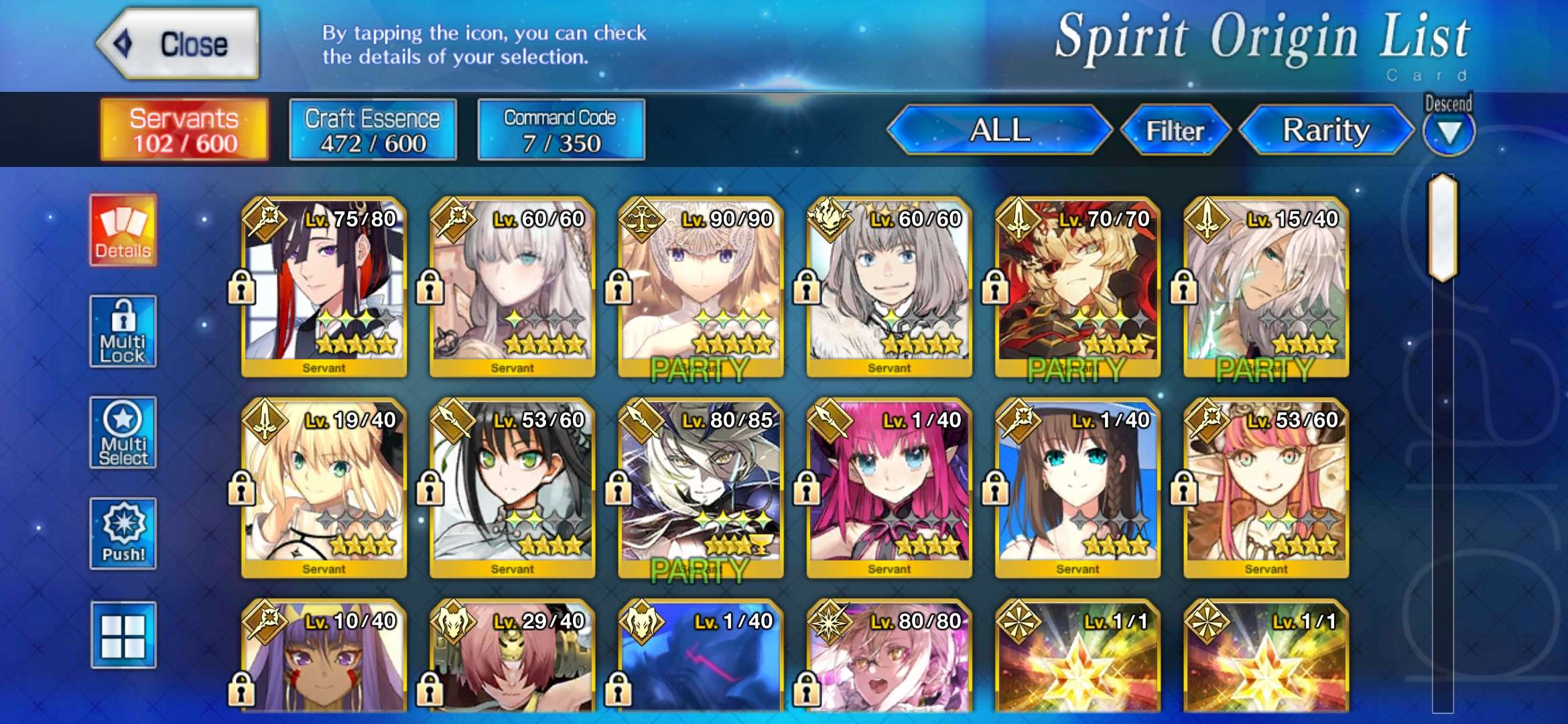Show the Command Code tab
The image size is (1568, 724).
click(x=561, y=130)
